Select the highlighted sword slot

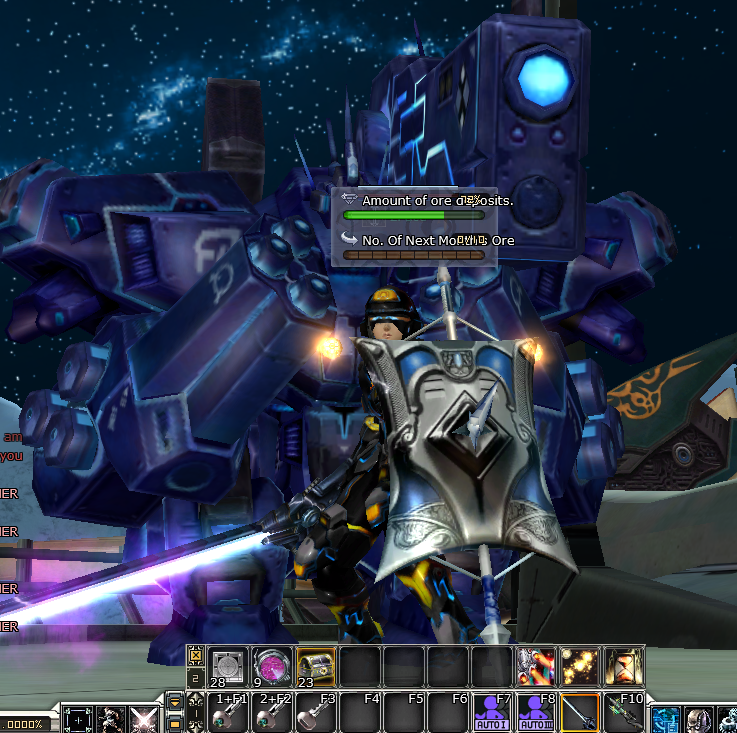[x=580, y=712]
